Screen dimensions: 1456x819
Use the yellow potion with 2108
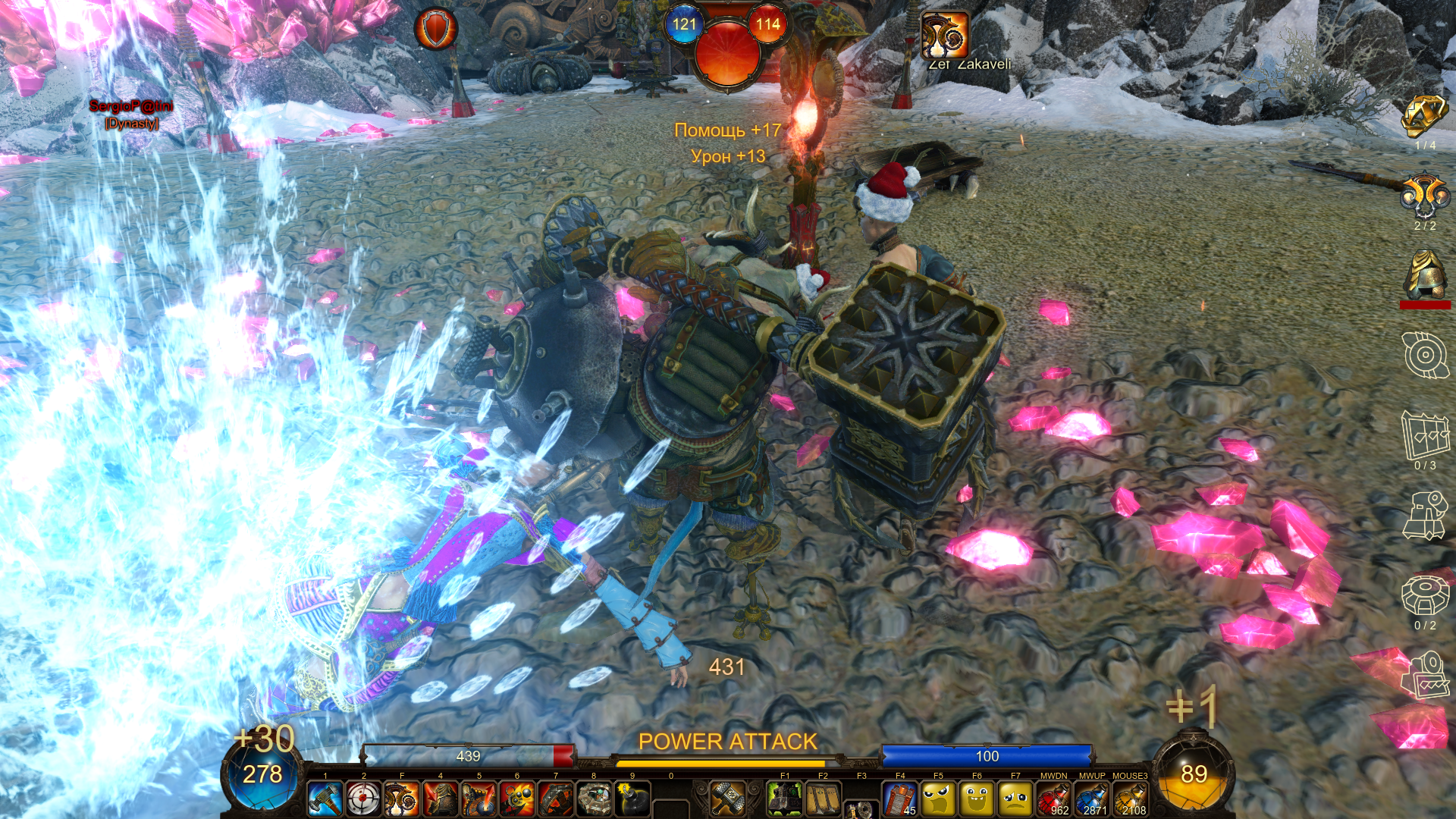1130,799
